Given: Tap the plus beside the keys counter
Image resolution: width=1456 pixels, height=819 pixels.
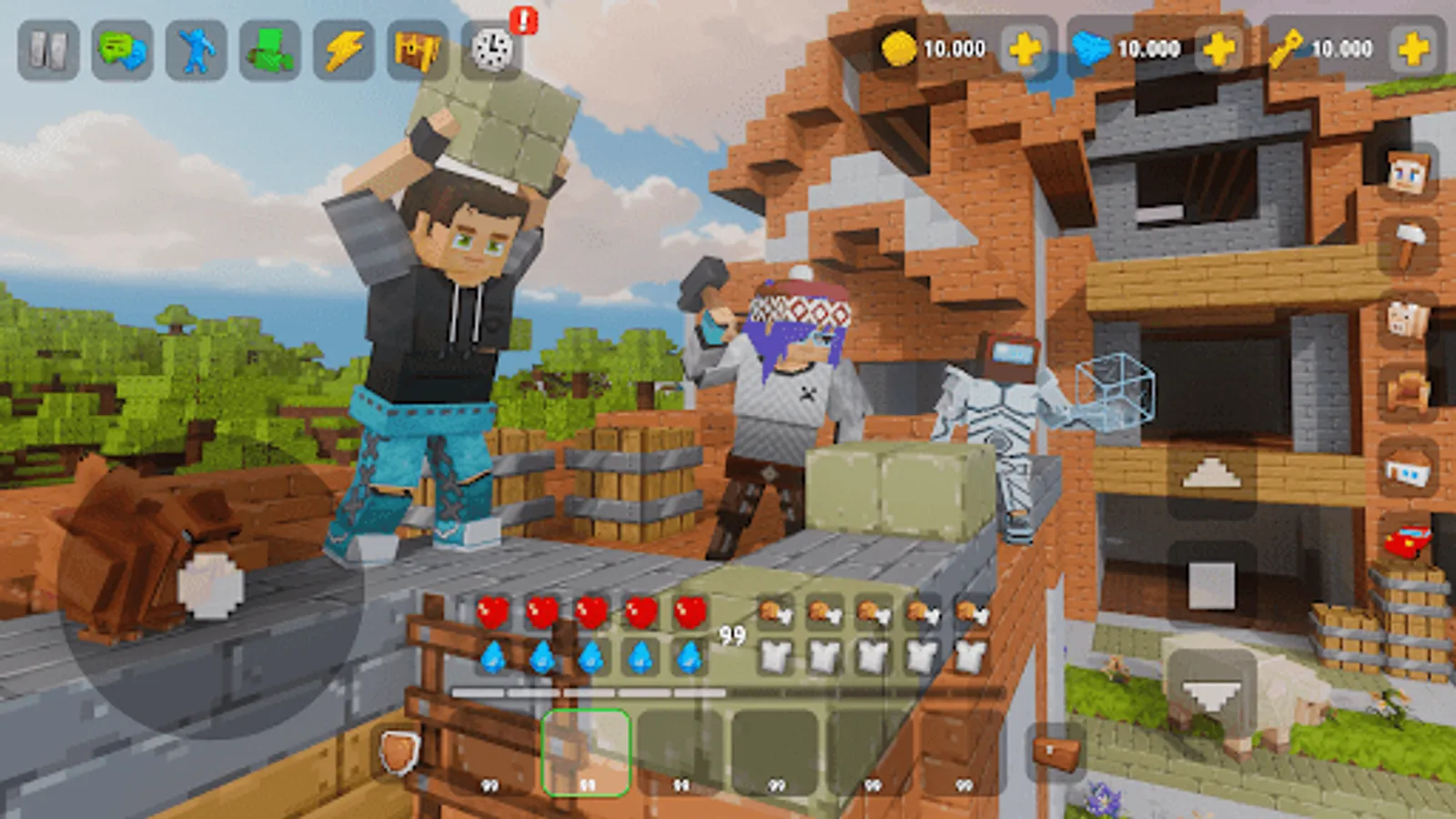Looking at the screenshot, I should (1413, 49).
